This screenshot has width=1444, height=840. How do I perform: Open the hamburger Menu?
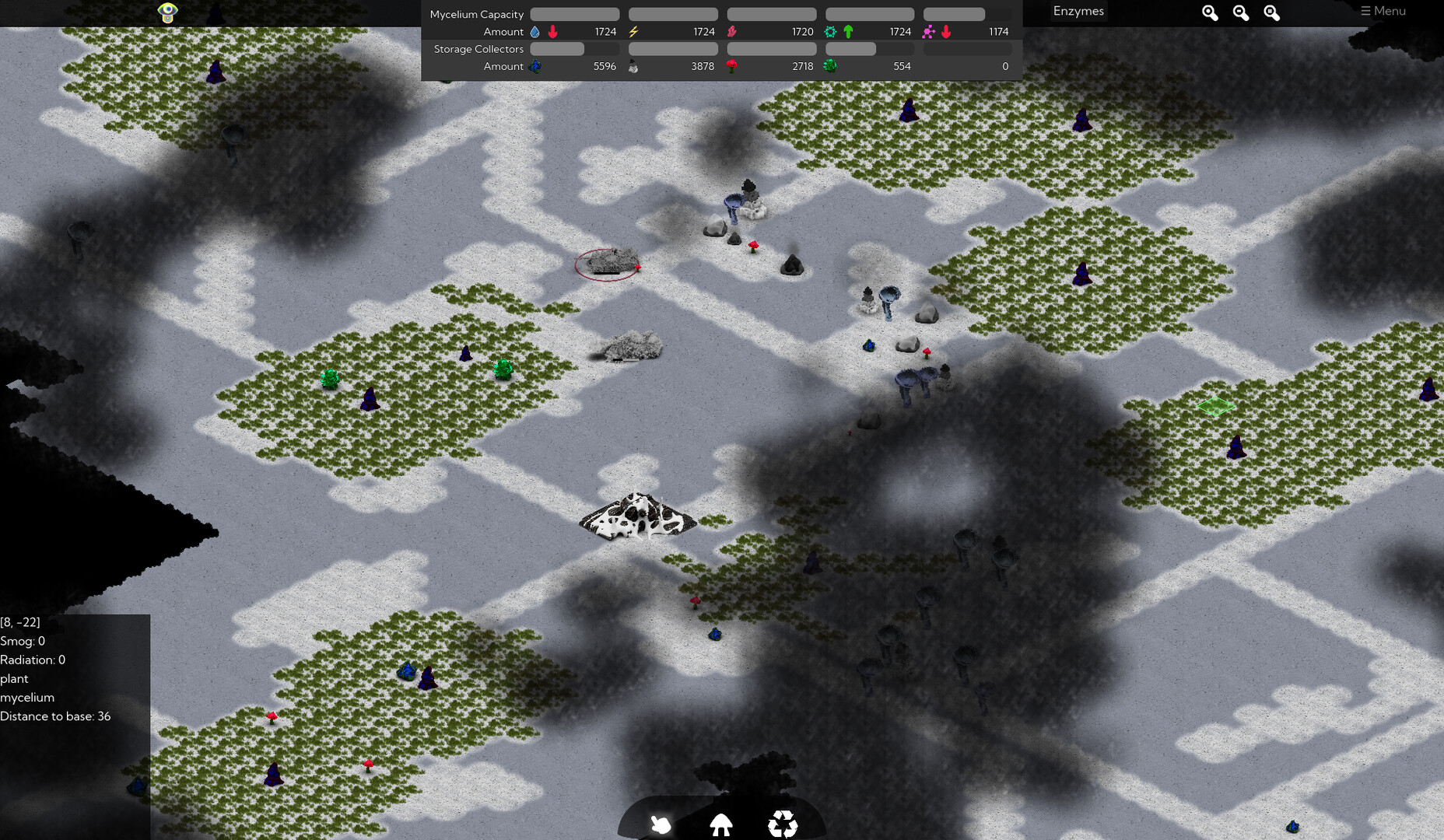coord(1383,11)
